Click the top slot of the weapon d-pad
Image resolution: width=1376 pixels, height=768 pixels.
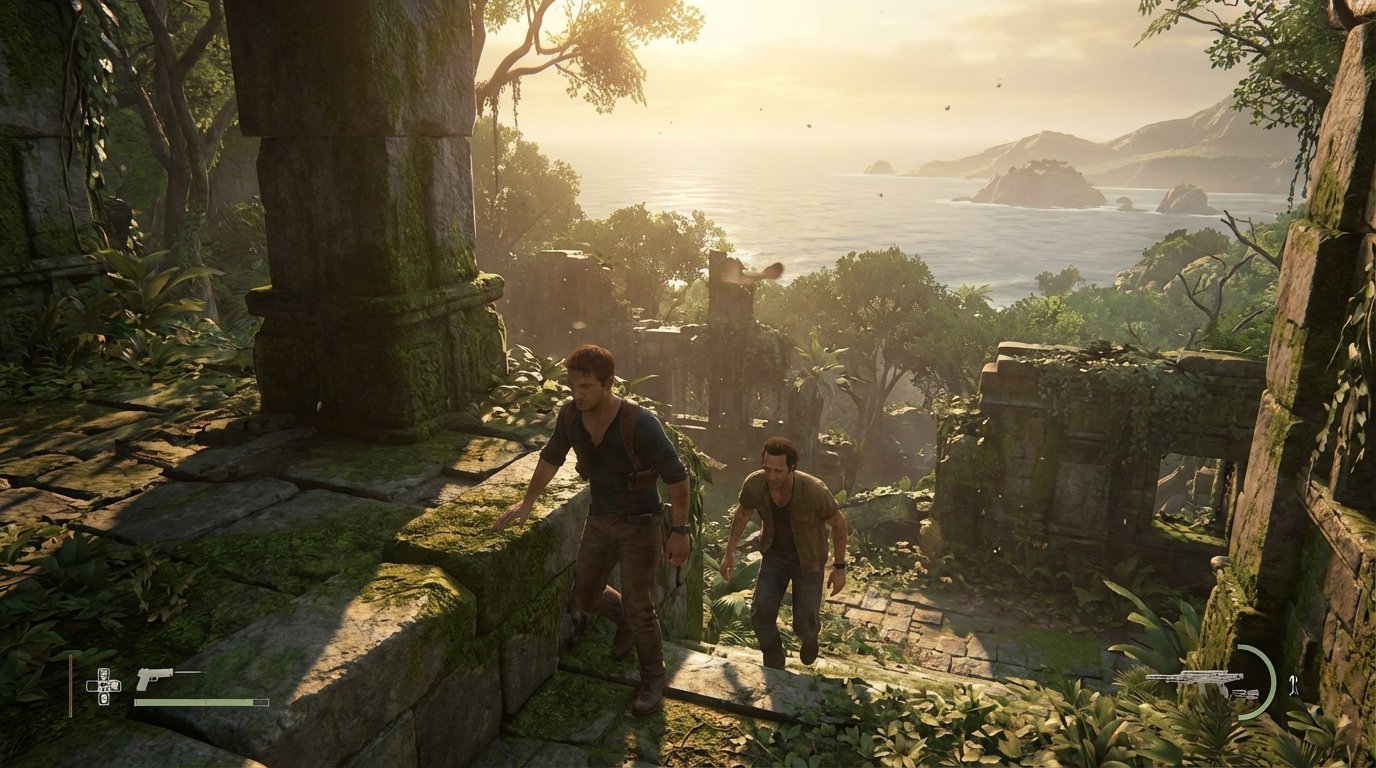point(103,673)
